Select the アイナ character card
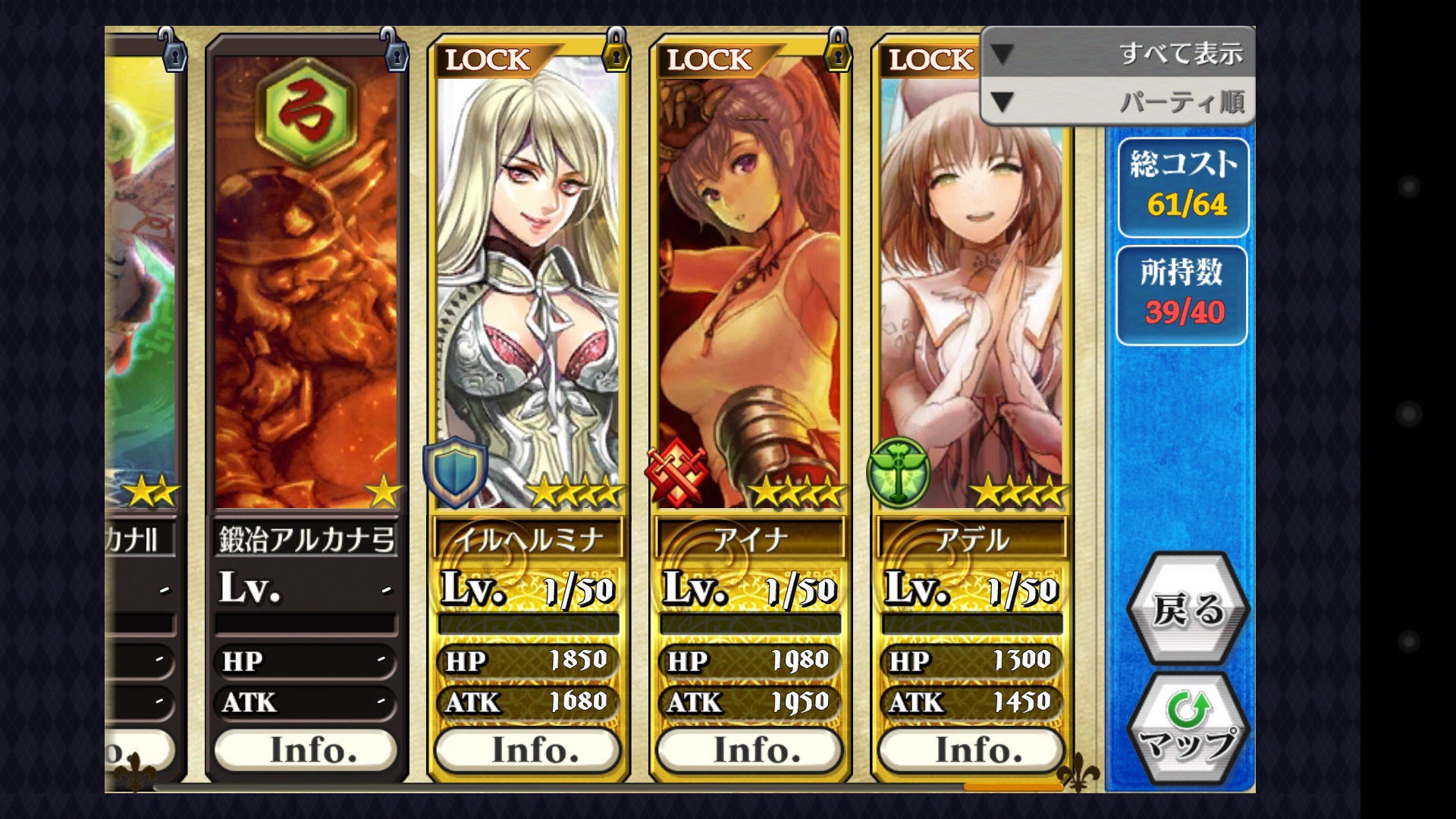The image size is (1456, 819). (750, 288)
